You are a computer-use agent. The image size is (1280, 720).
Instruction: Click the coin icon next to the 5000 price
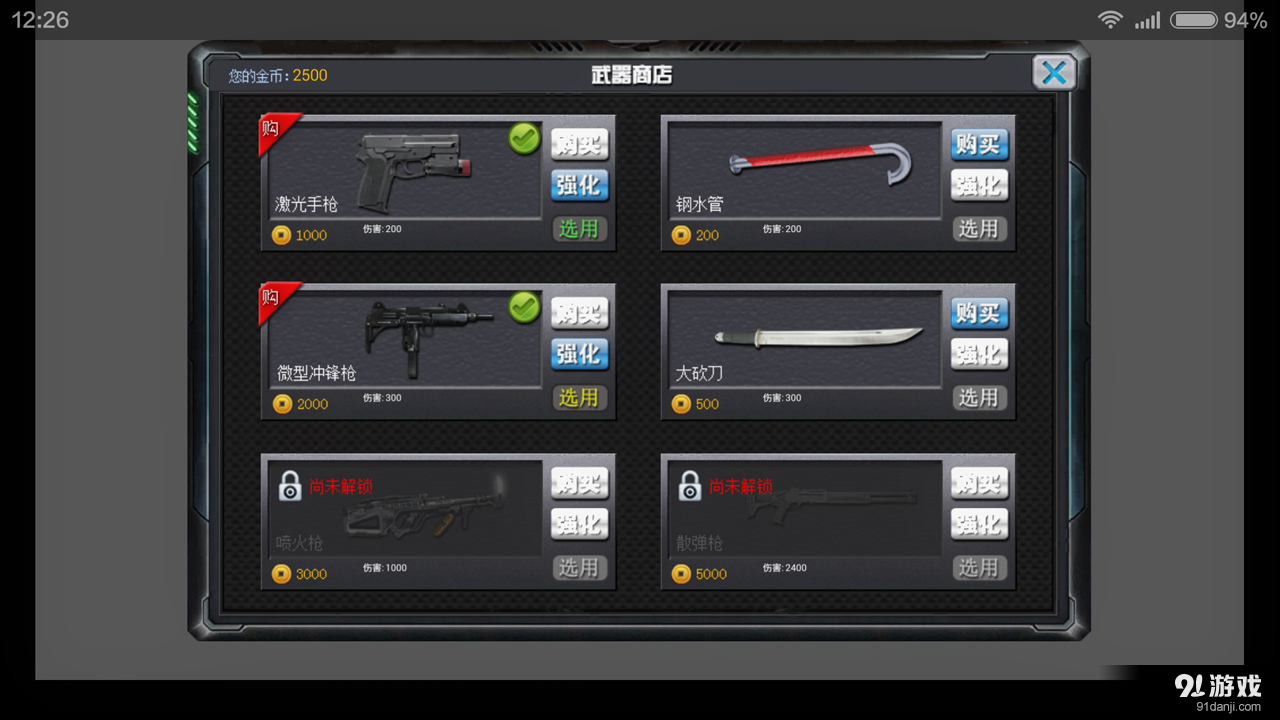click(x=683, y=573)
